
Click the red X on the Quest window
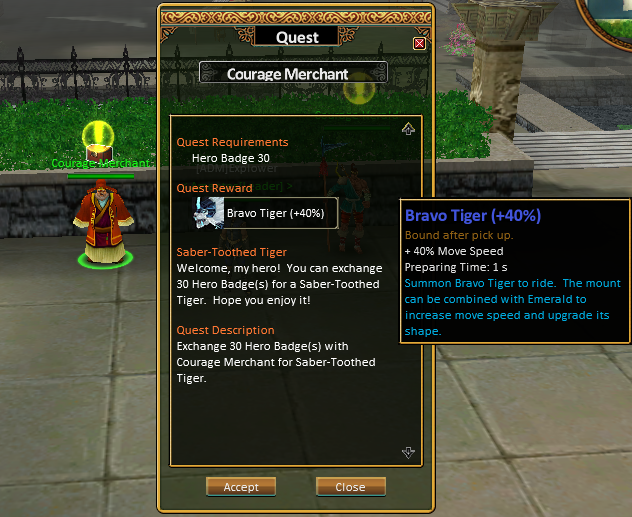pos(419,43)
